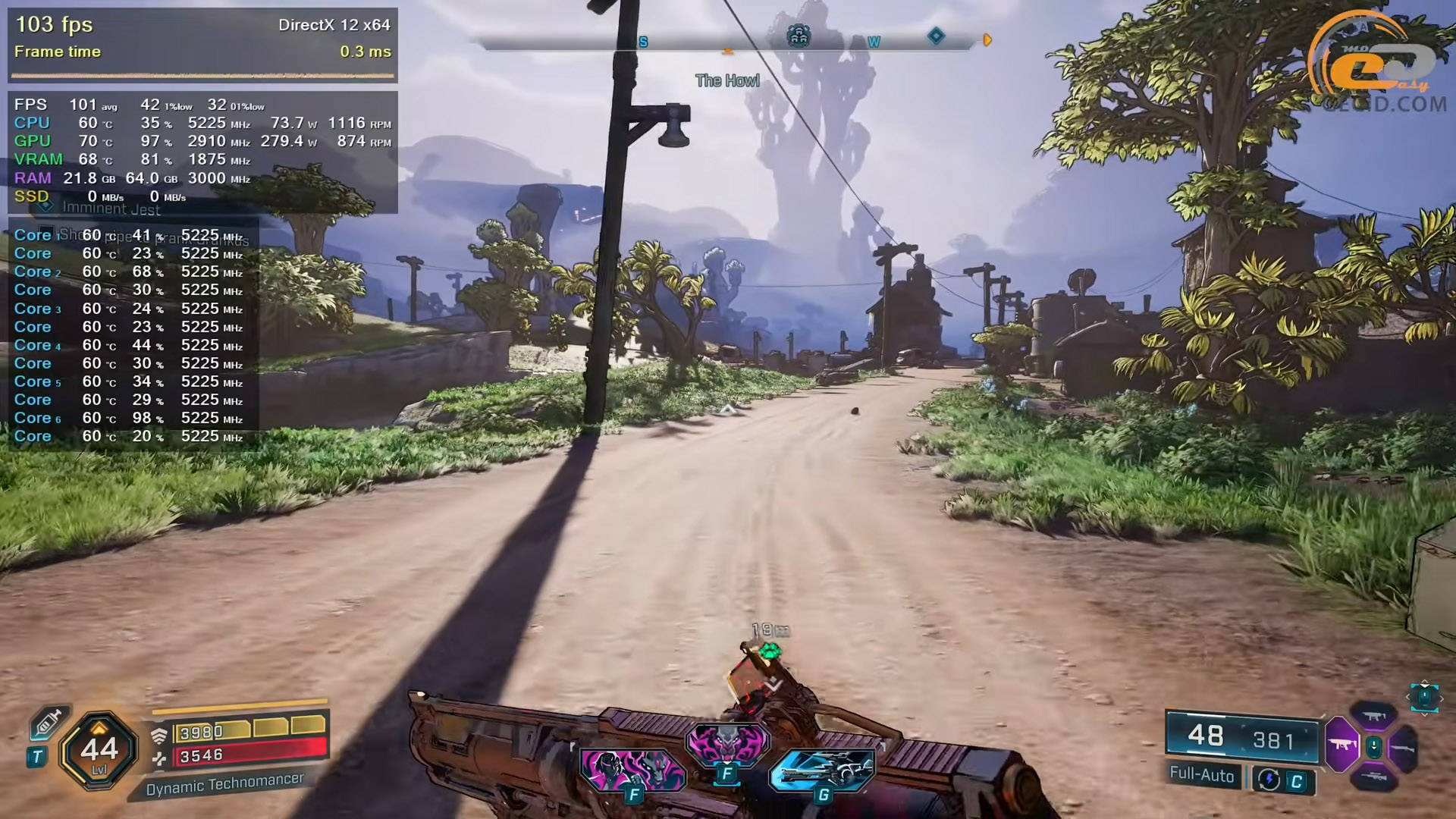The image size is (1456, 819).
Task: Select the blue diamond compass marker
Action: coord(937,36)
